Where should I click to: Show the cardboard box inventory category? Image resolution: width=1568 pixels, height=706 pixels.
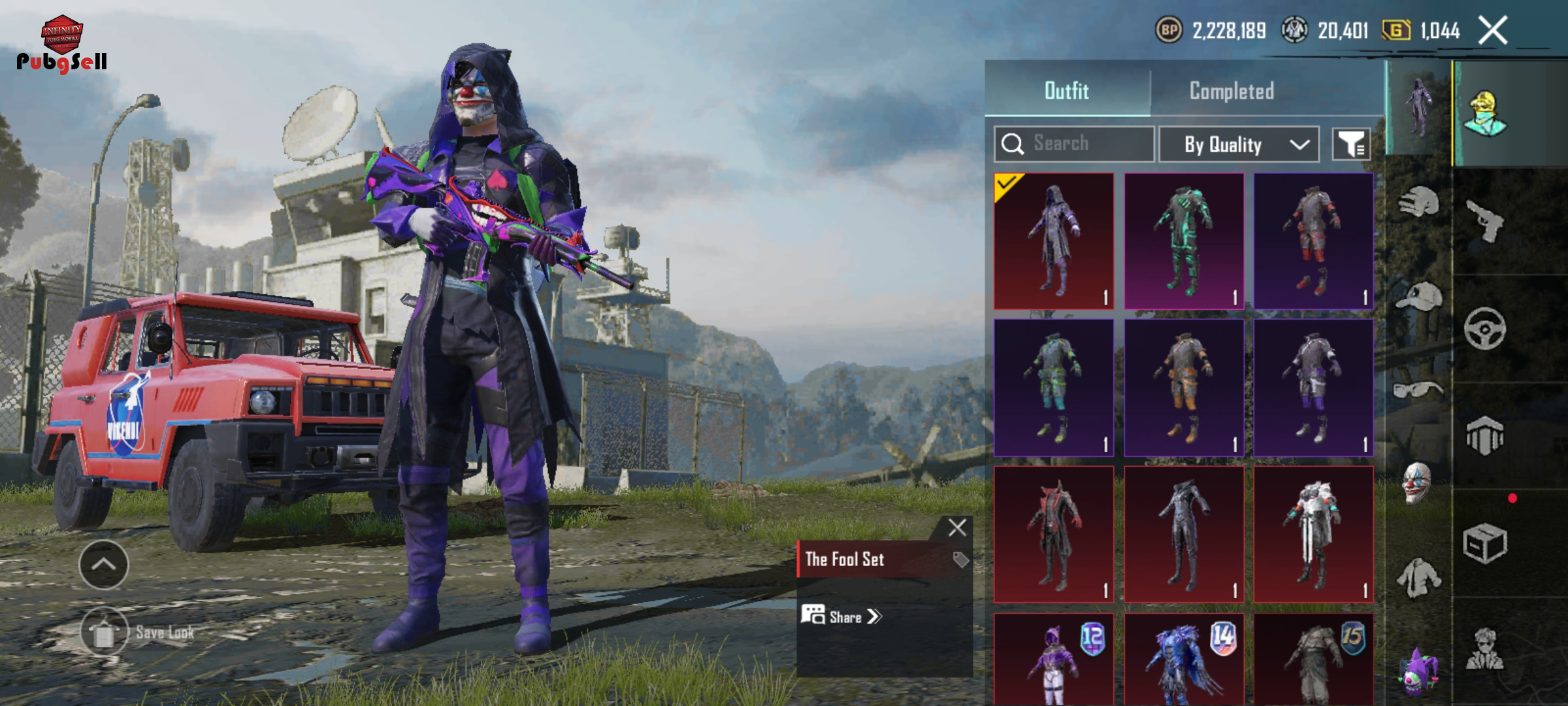pos(1484,543)
